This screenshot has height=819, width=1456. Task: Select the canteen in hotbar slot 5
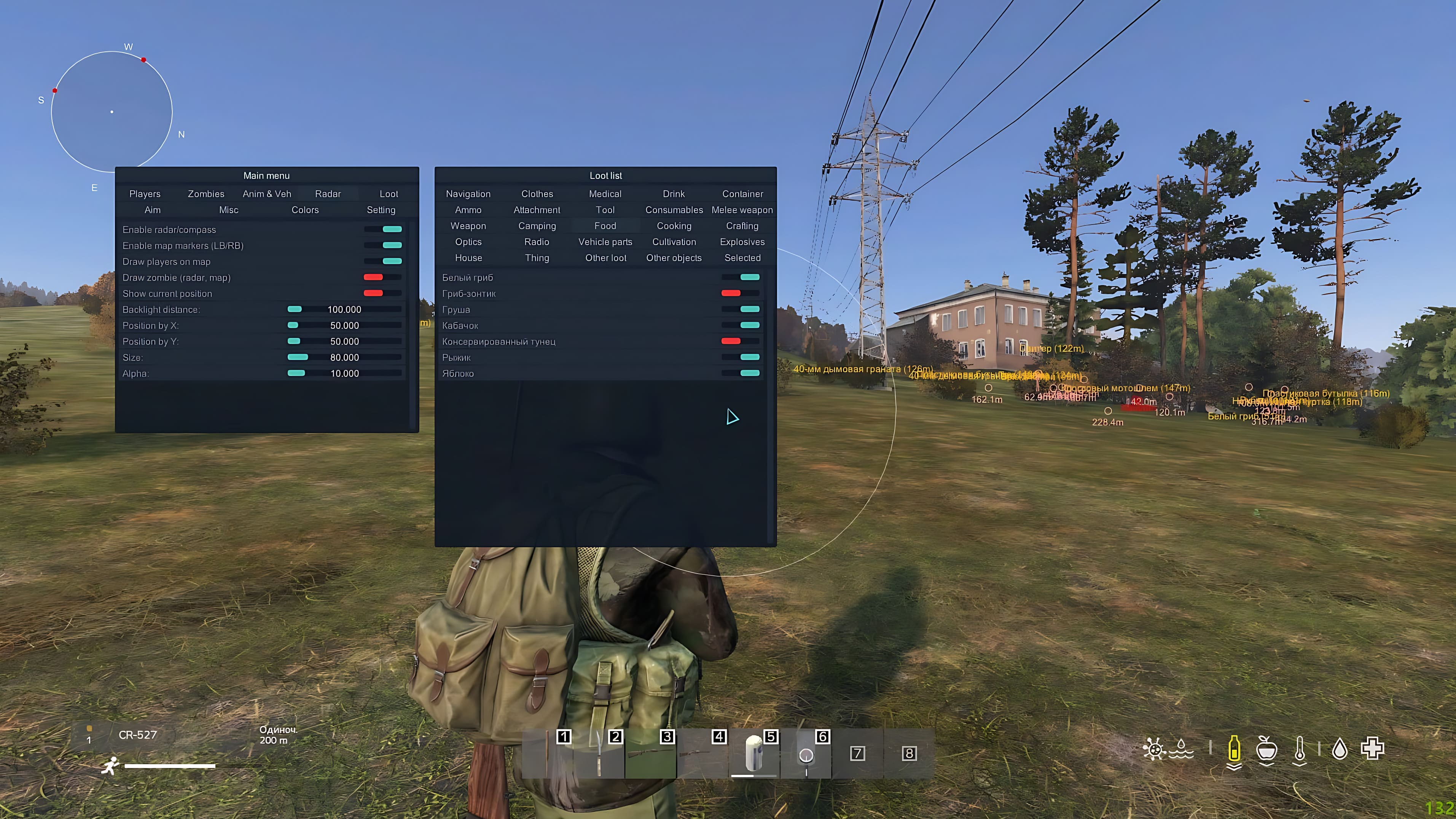pyautogui.click(x=755, y=755)
